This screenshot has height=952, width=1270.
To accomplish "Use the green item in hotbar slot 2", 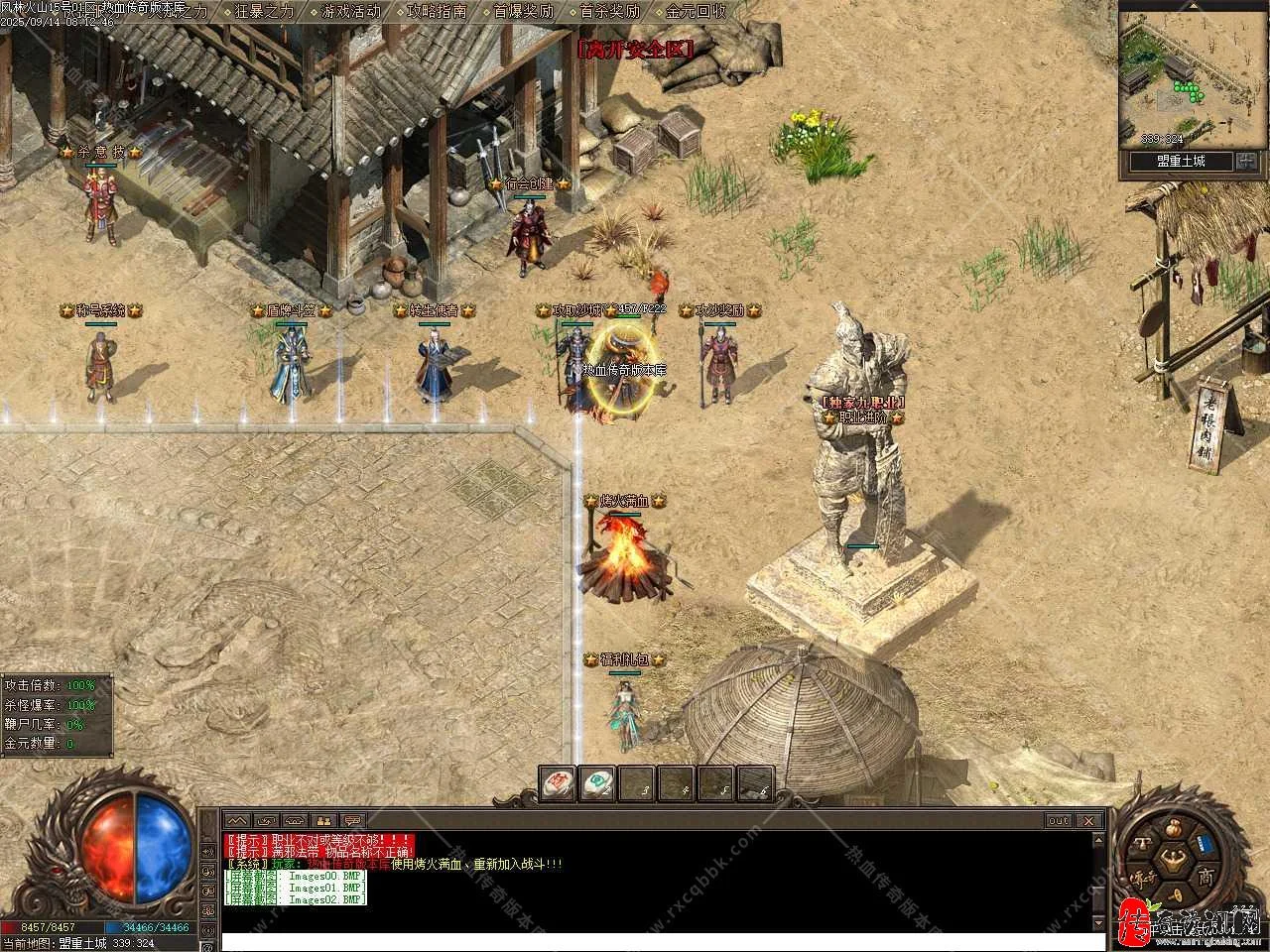I will [597, 783].
